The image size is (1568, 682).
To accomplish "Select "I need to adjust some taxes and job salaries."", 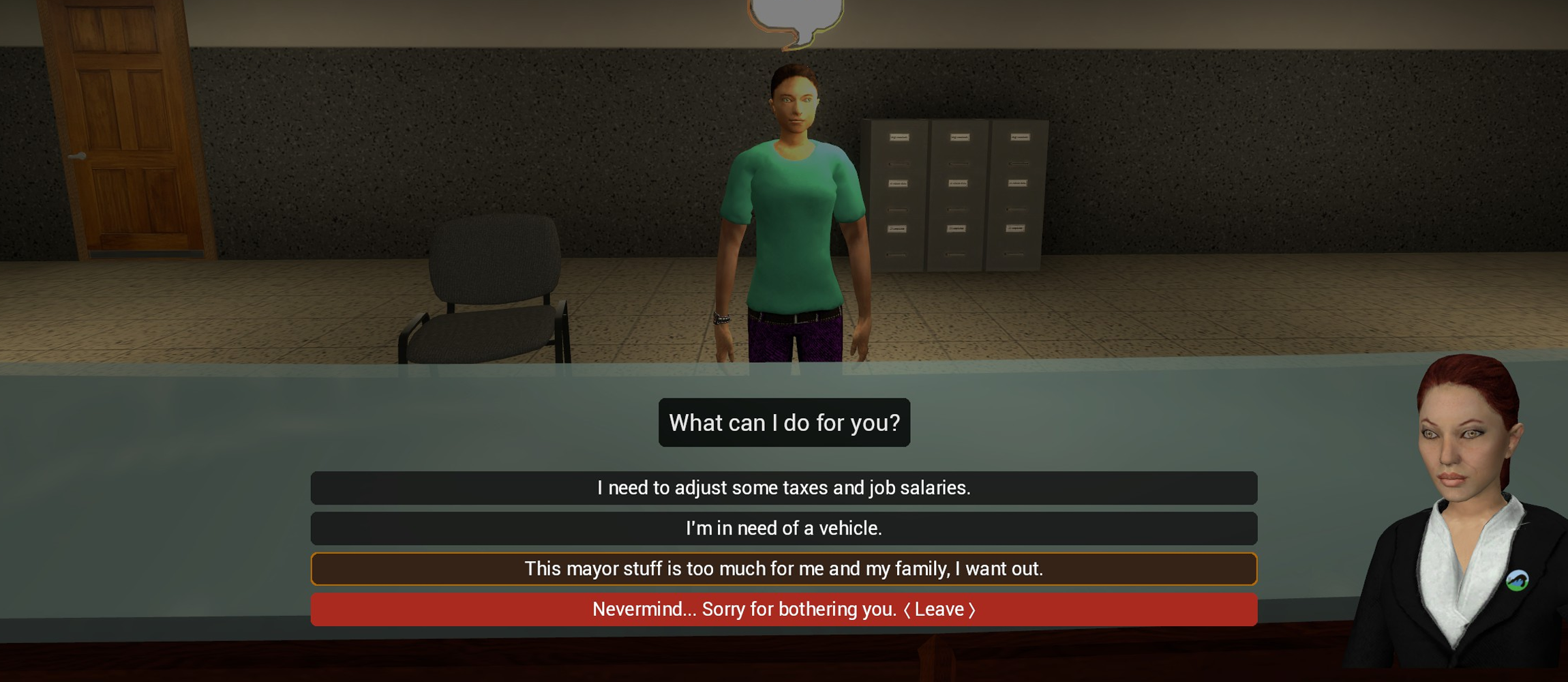I will [784, 488].
